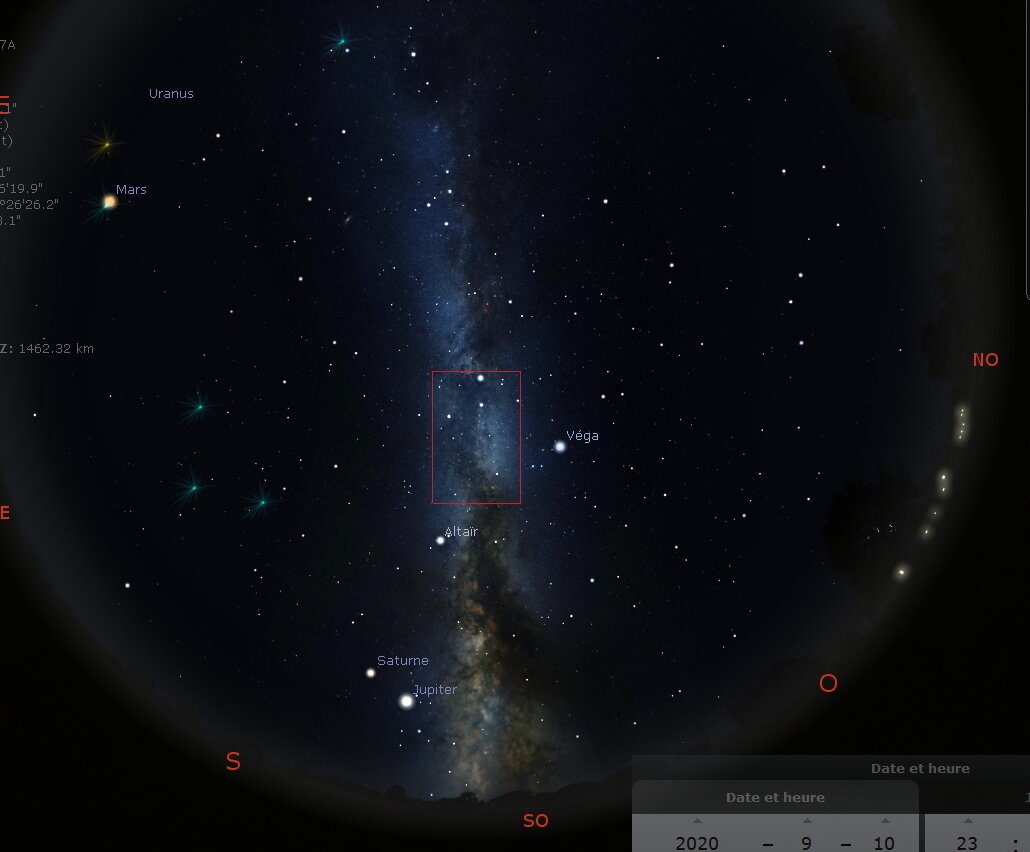Select the month field showing 9
Image resolution: width=1030 pixels, height=852 pixels.
pyautogui.click(x=807, y=843)
